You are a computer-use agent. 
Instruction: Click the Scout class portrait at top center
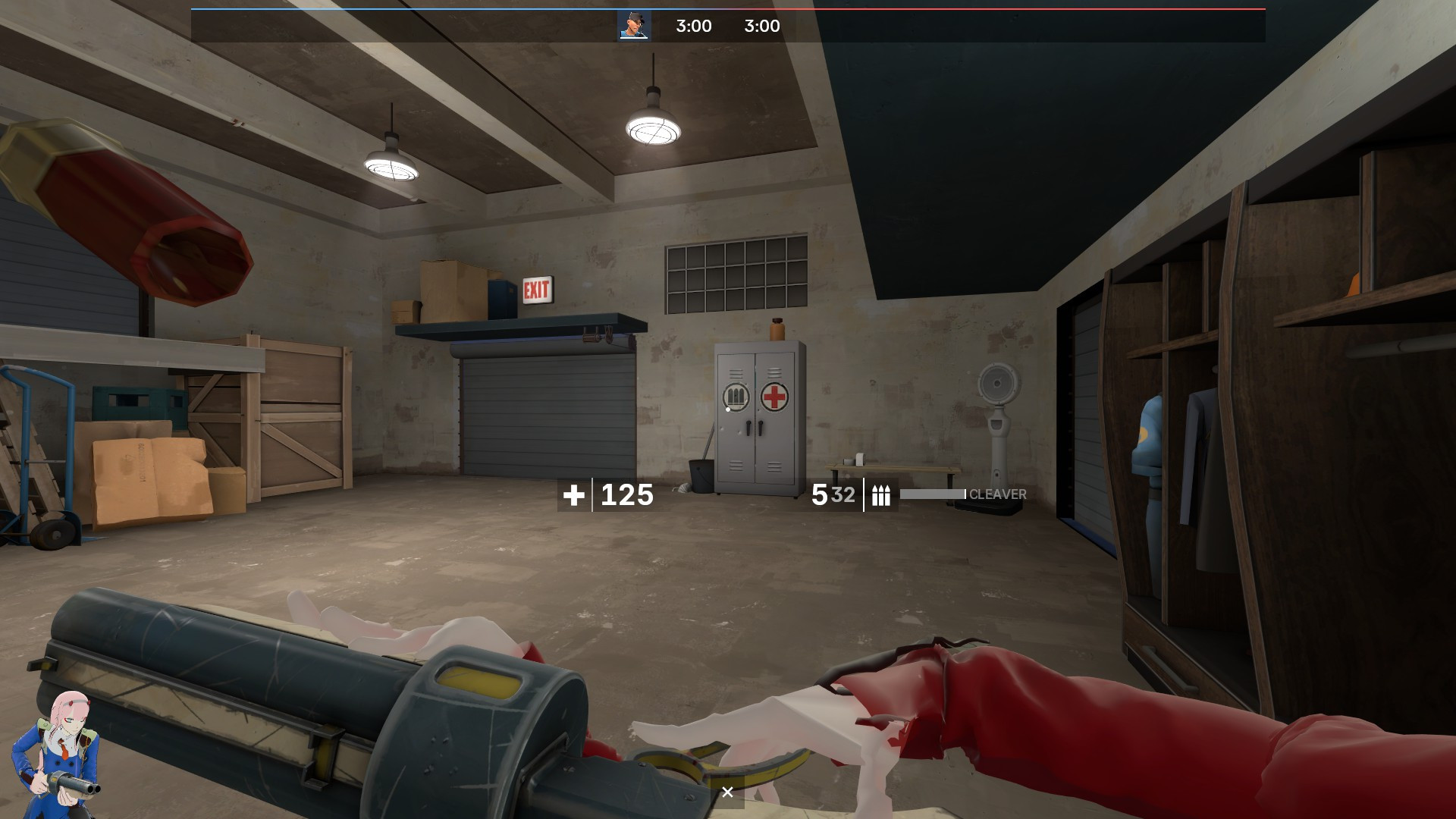click(x=635, y=26)
